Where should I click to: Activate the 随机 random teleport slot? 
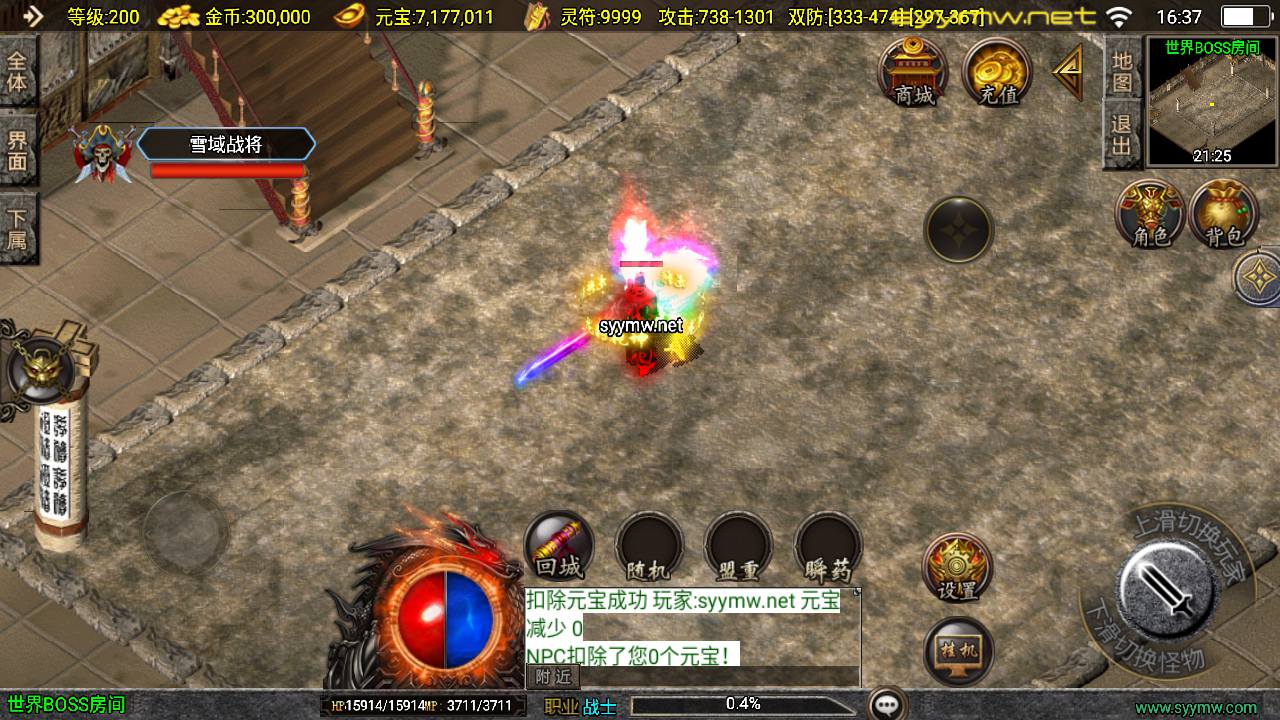pyautogui.click(x=648, y=547)
